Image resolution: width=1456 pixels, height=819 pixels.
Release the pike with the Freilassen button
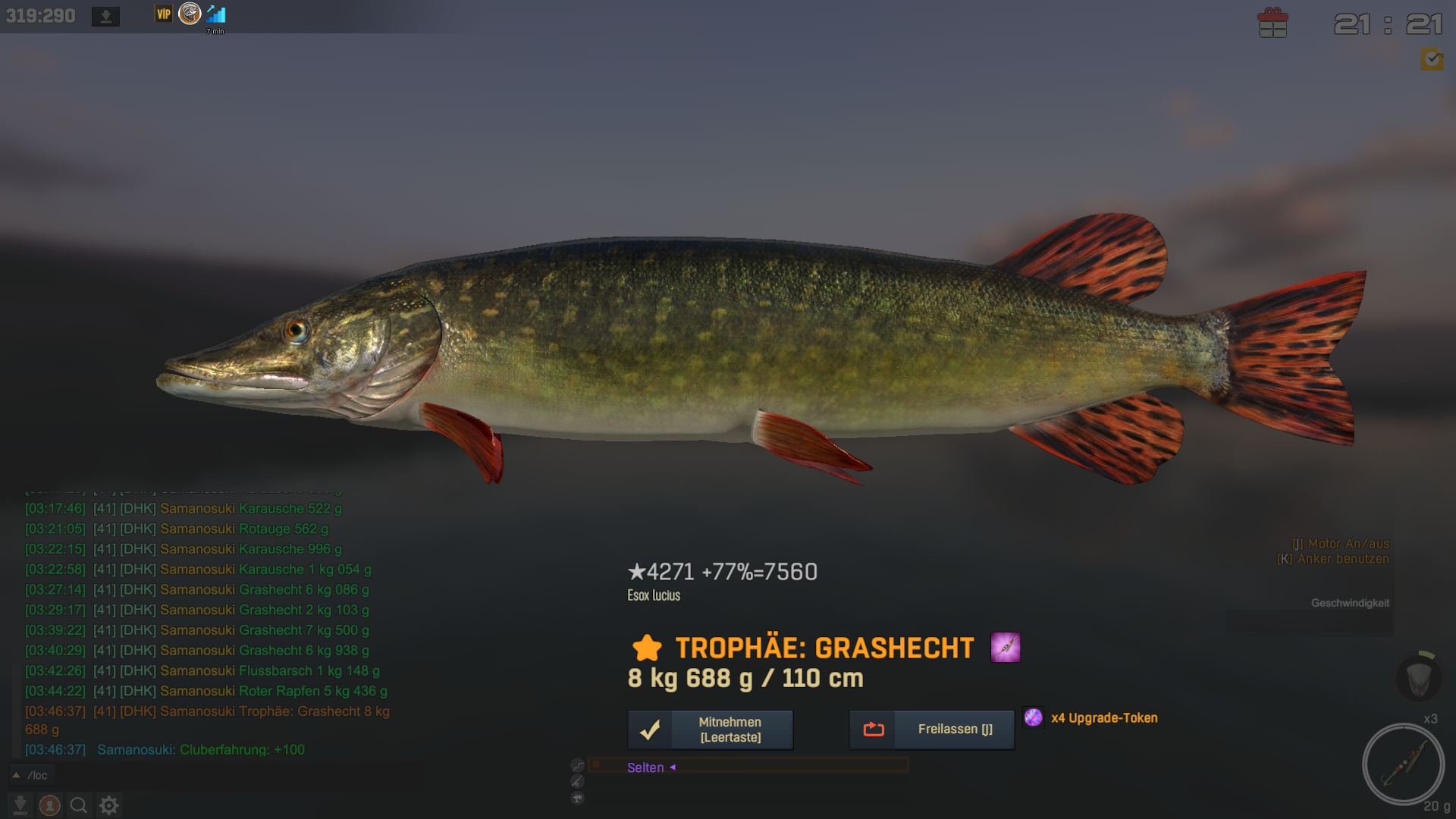click(932, 730)
